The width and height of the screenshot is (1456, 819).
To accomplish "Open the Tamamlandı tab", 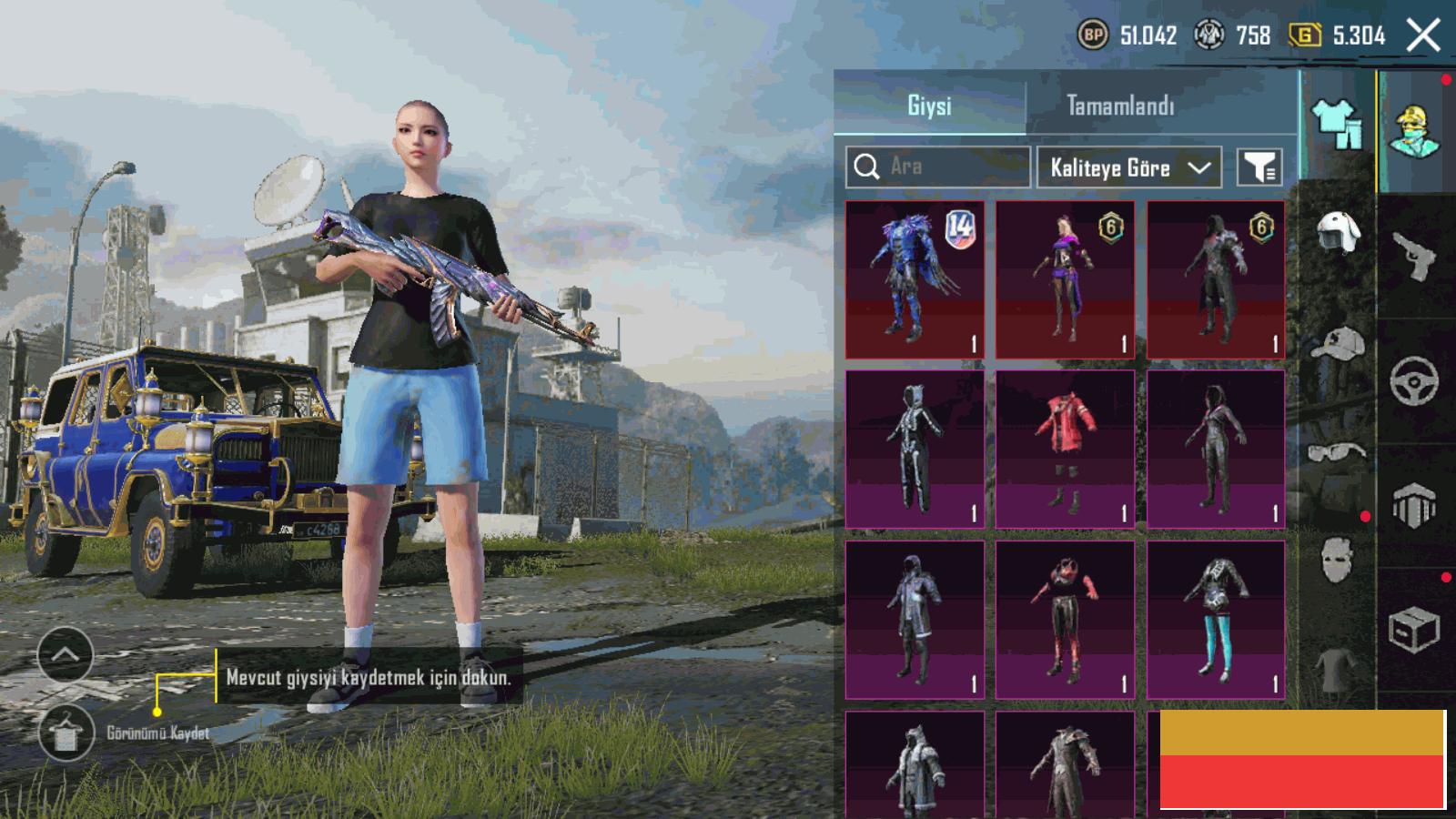I will 1120,106.
